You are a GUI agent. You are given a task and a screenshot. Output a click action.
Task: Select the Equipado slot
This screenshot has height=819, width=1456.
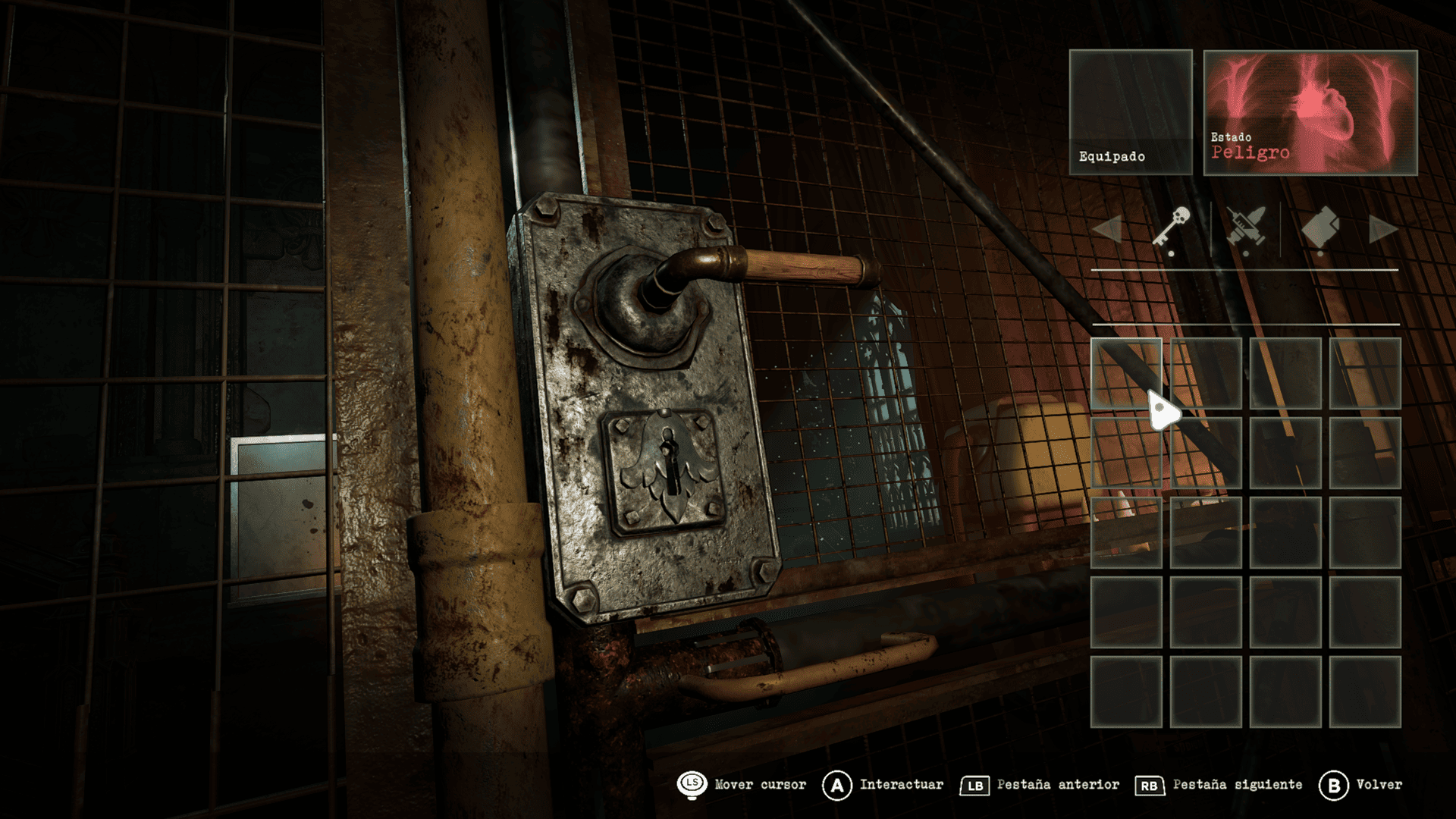click(1130, 112)
